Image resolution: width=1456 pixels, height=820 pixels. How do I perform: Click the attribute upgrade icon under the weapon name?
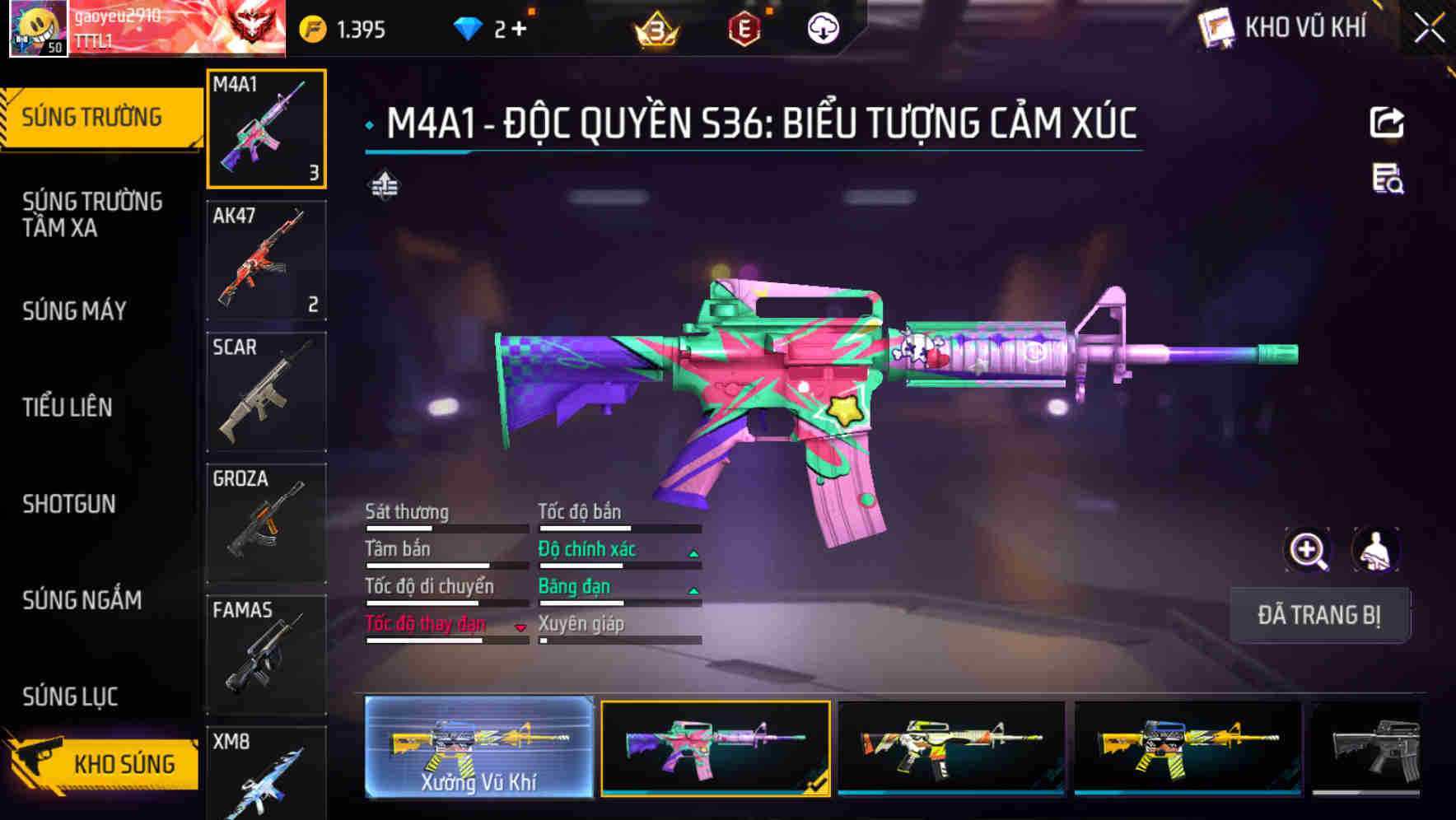pos(384,184)
